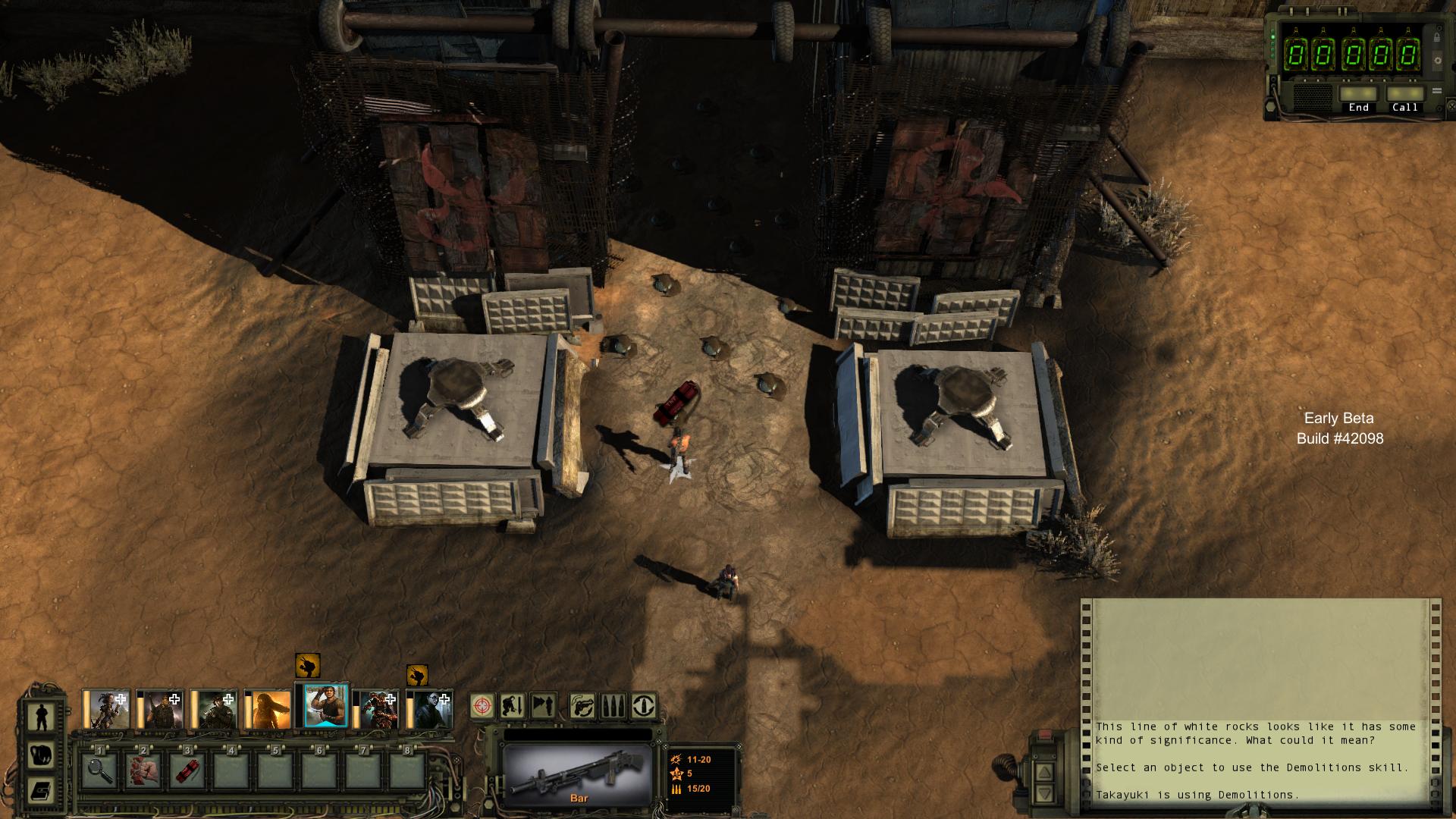
Task: Click the weapon swap icon with curved arrows
Action: 582,706
